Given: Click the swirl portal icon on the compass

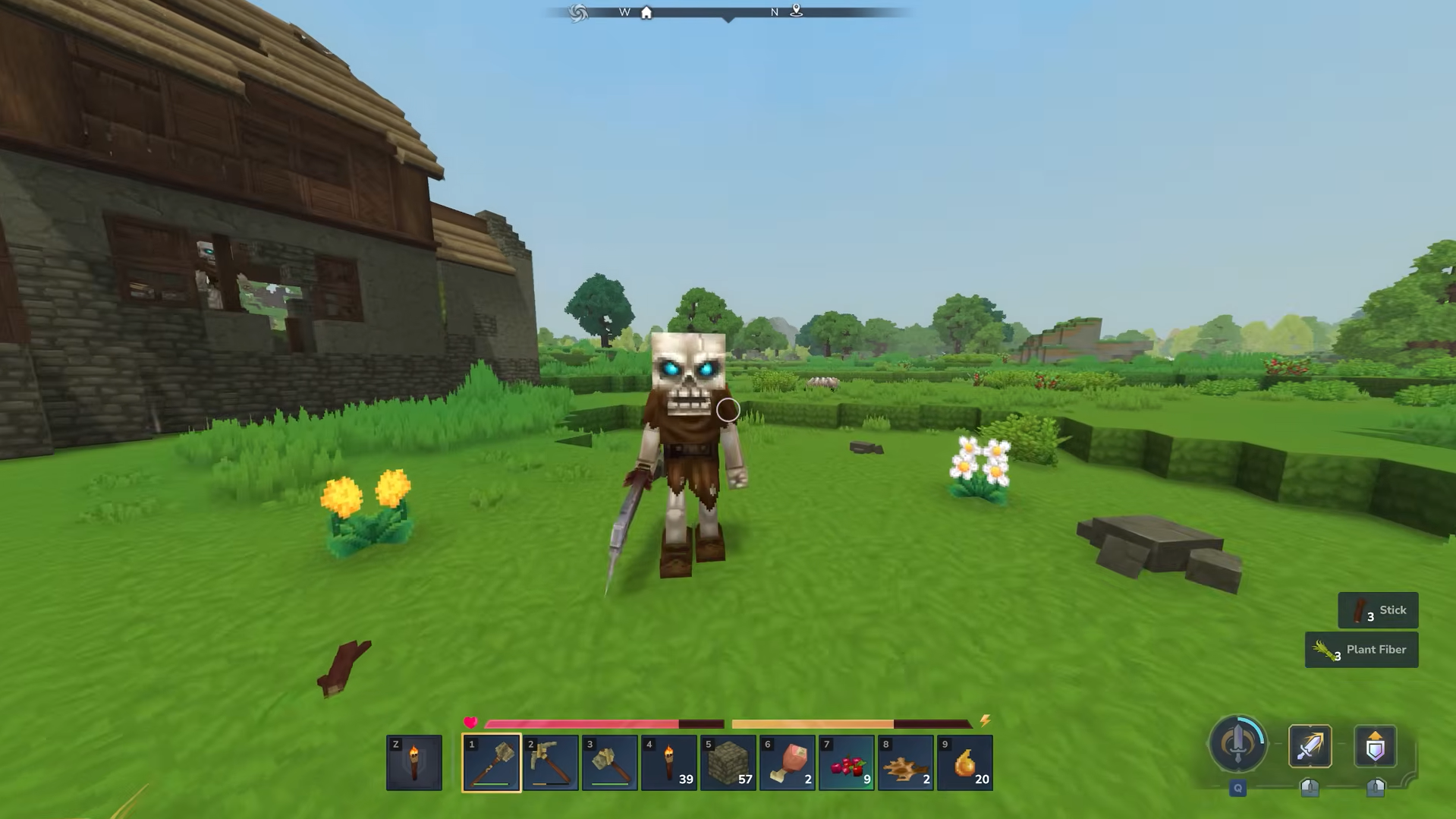Looking at the screenshot, I should click(577, 12).
